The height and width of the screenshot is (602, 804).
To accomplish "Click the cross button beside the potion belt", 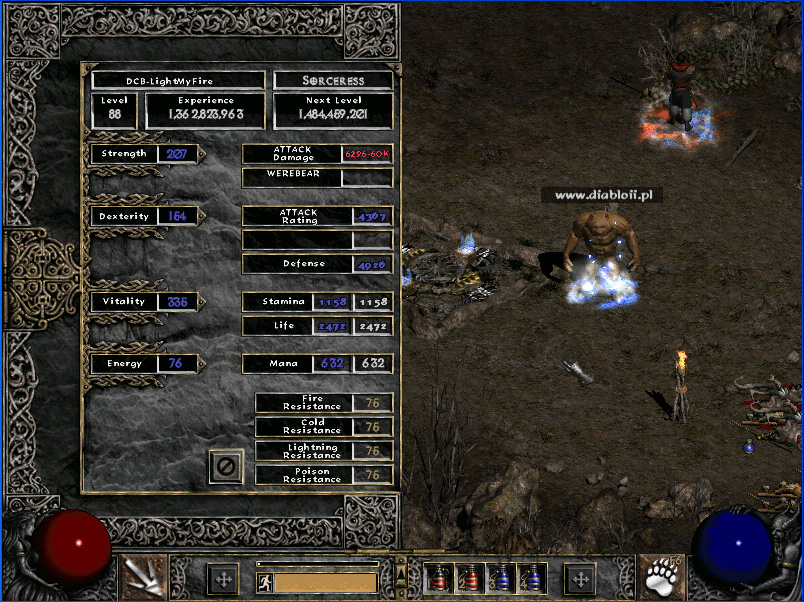I will point(580,579).
